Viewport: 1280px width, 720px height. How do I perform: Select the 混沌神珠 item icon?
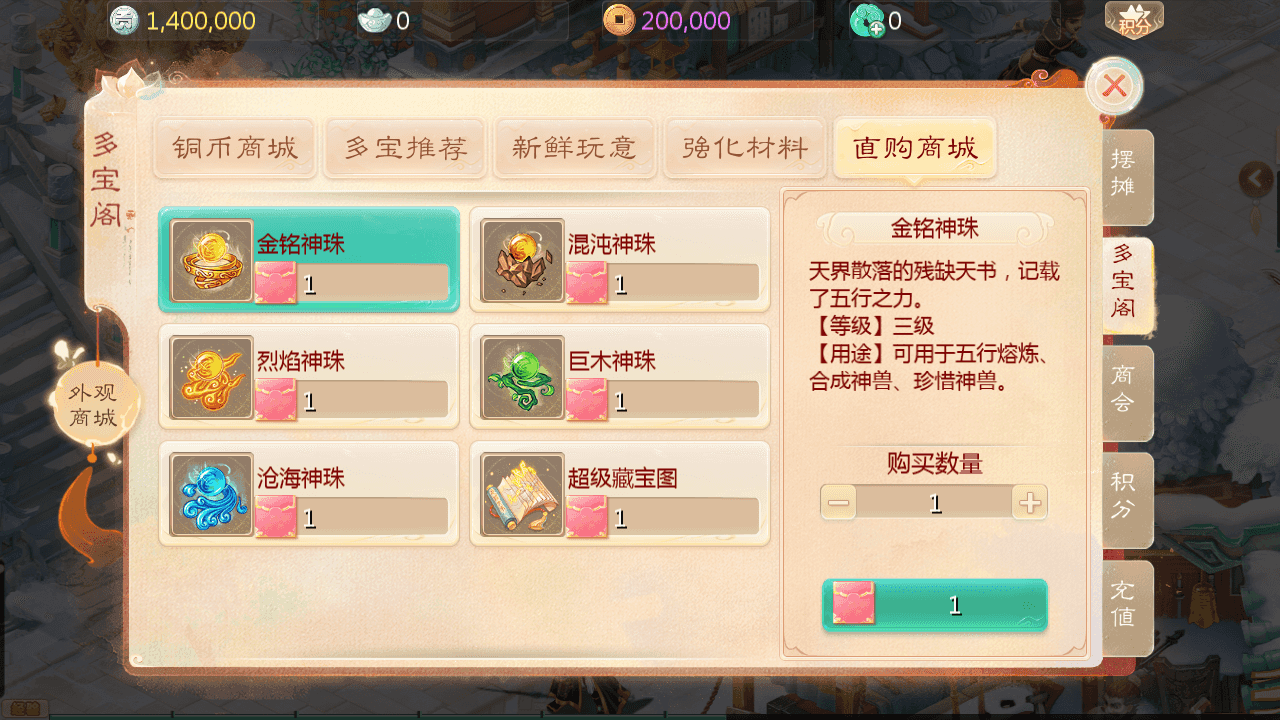(x=521, y=258)
